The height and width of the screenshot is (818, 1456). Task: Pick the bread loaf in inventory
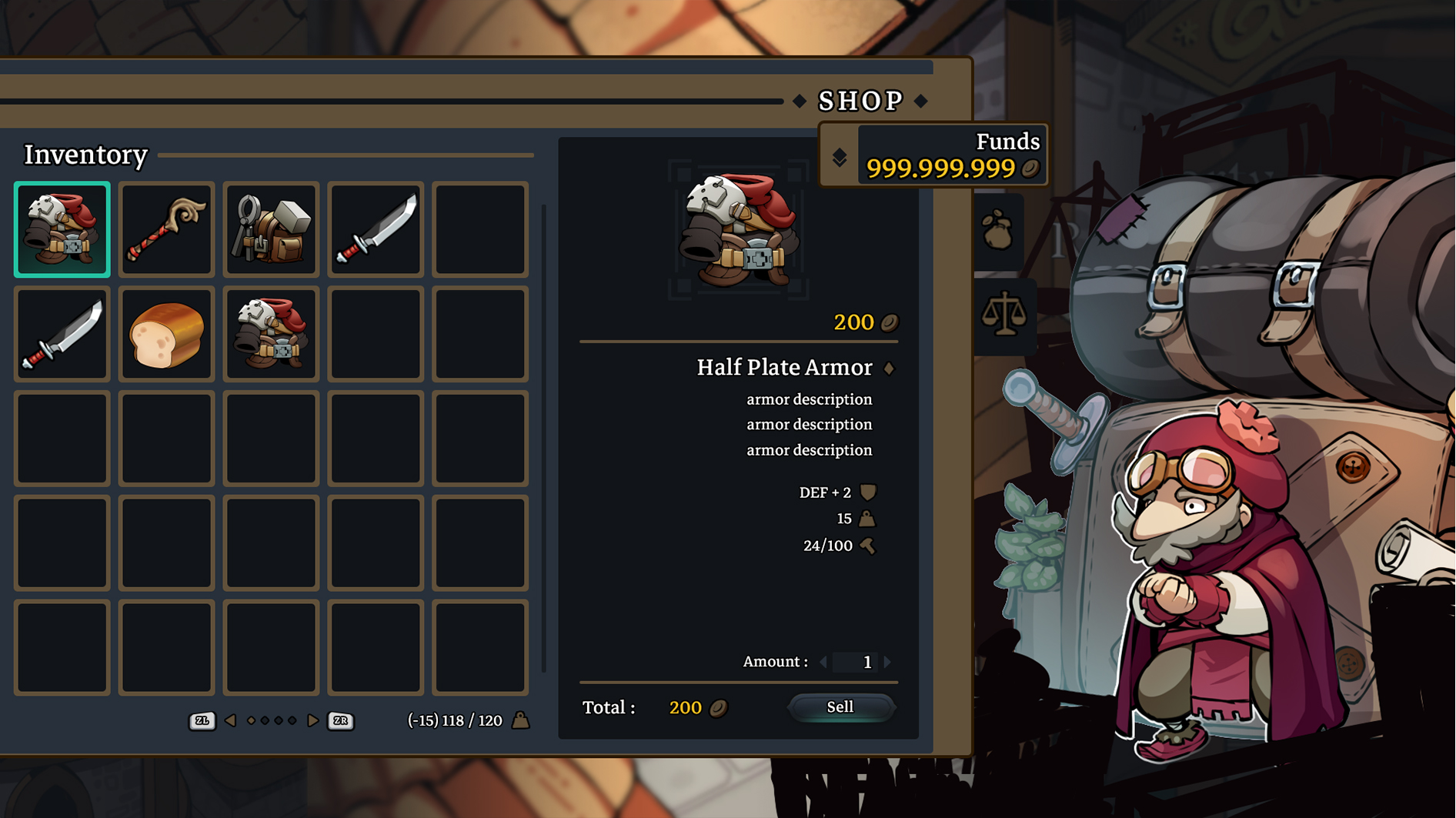point(166,334)
